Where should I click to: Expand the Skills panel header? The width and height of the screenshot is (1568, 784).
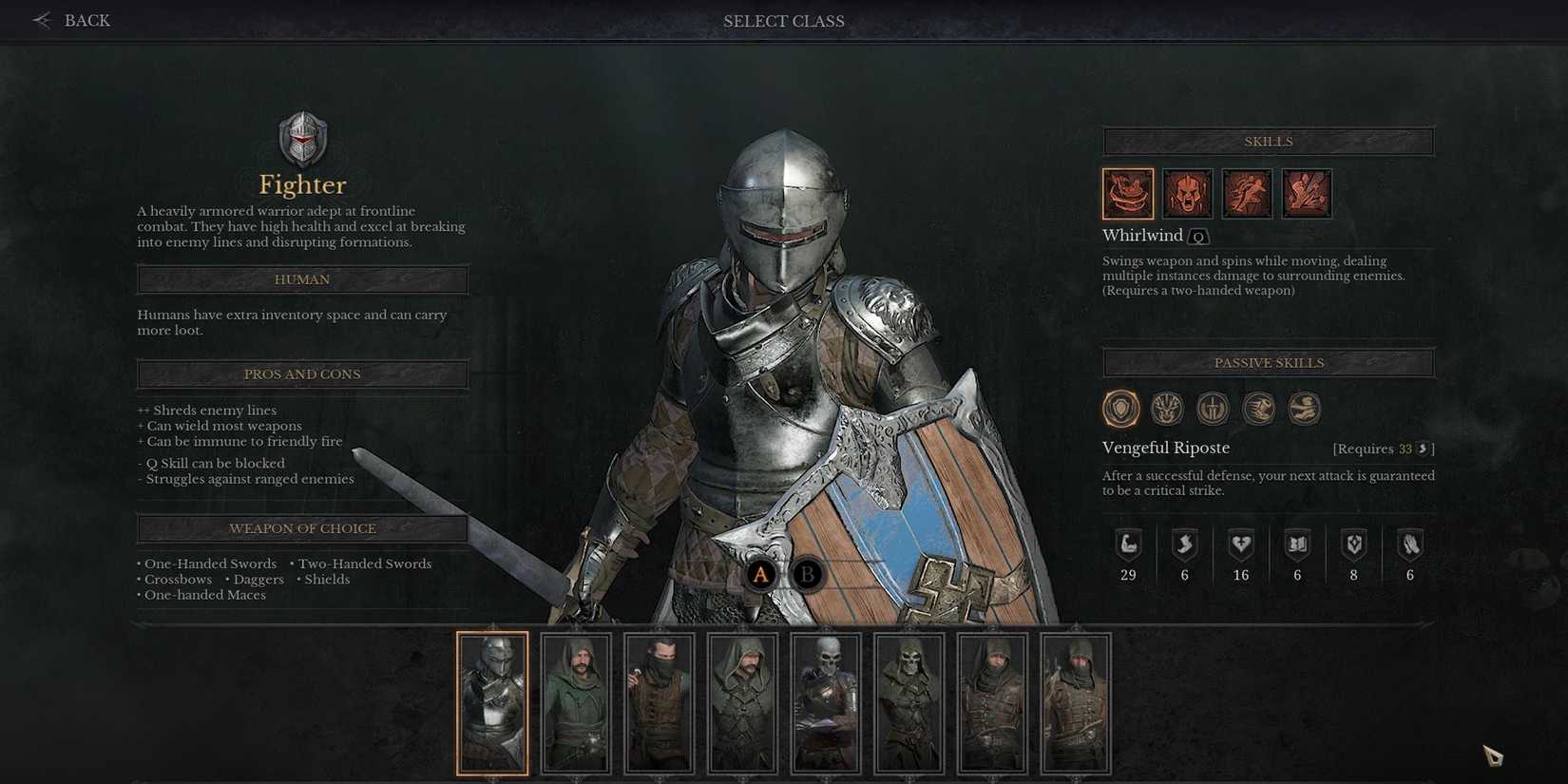1268,141
